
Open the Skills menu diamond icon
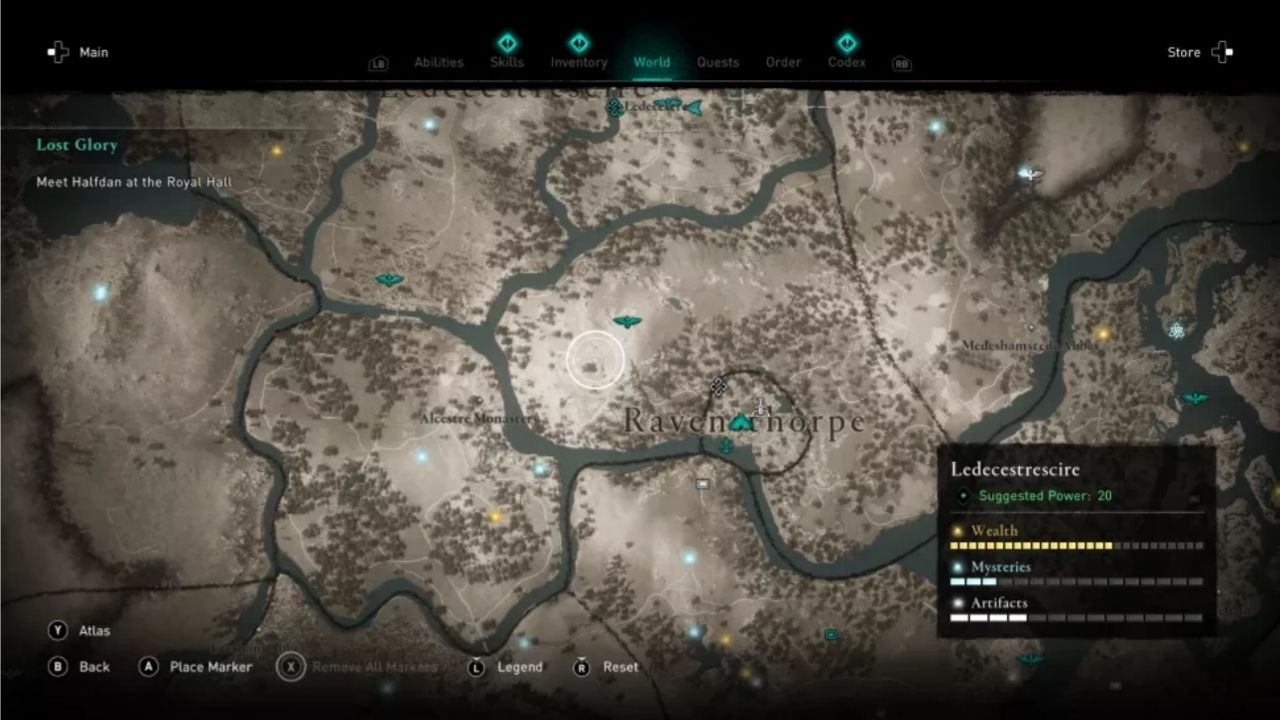point(507,44)
